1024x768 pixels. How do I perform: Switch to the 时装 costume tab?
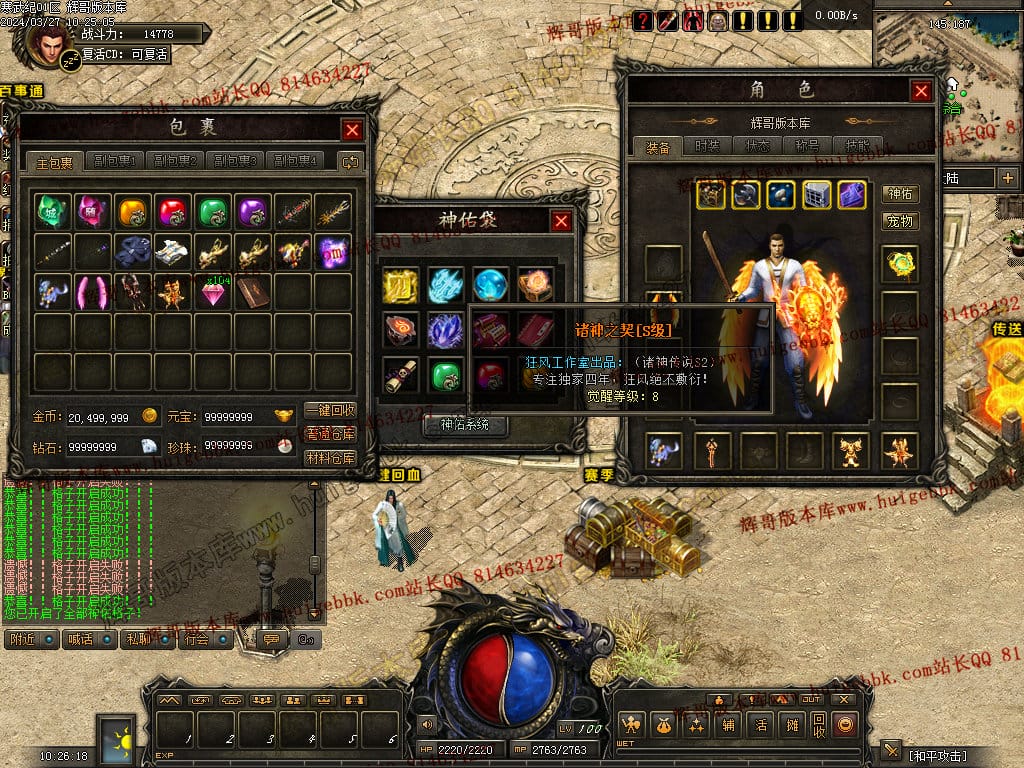click(709, 146)
